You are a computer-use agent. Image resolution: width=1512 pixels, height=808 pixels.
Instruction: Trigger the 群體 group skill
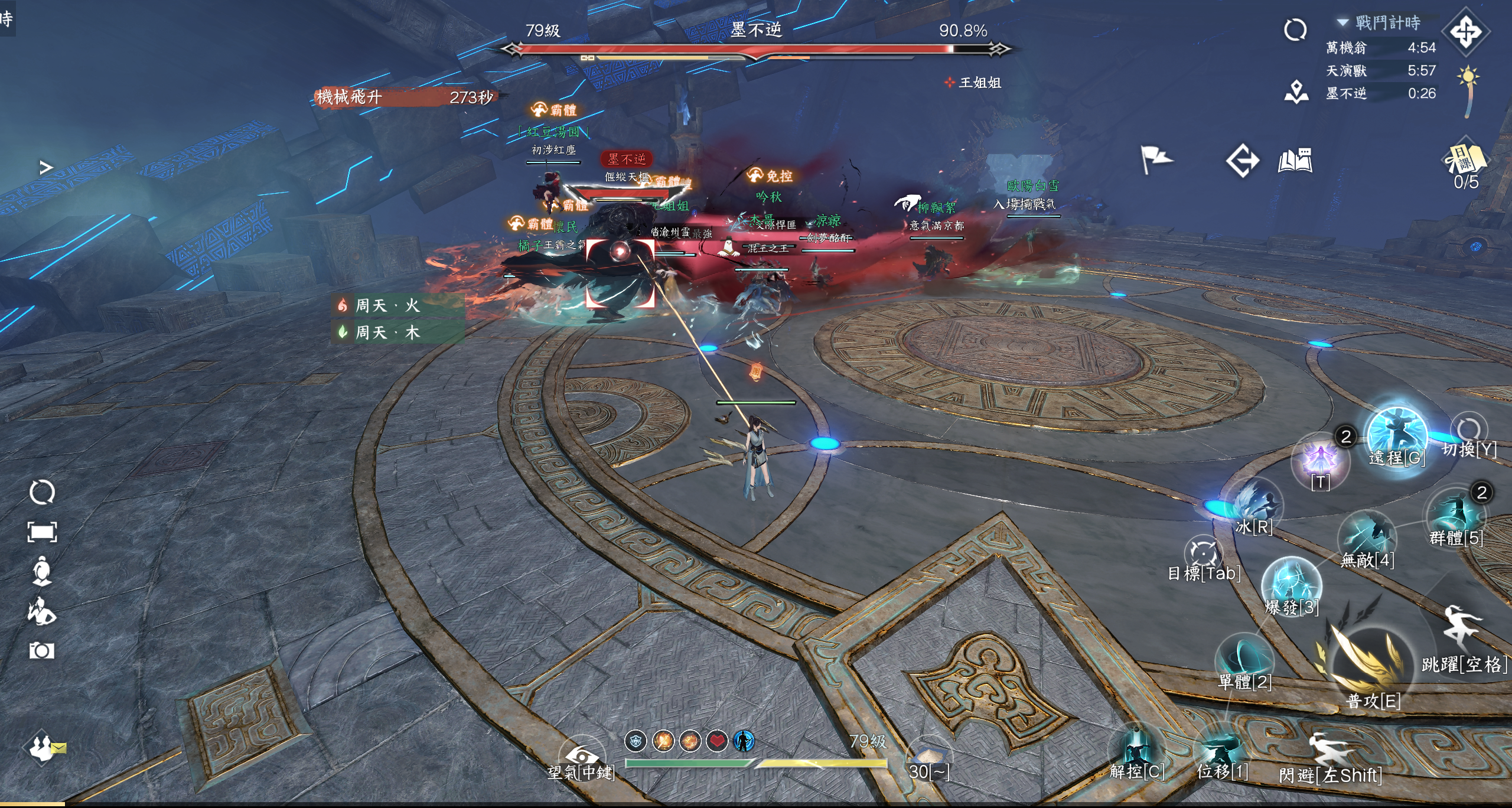coord(1456,515)
